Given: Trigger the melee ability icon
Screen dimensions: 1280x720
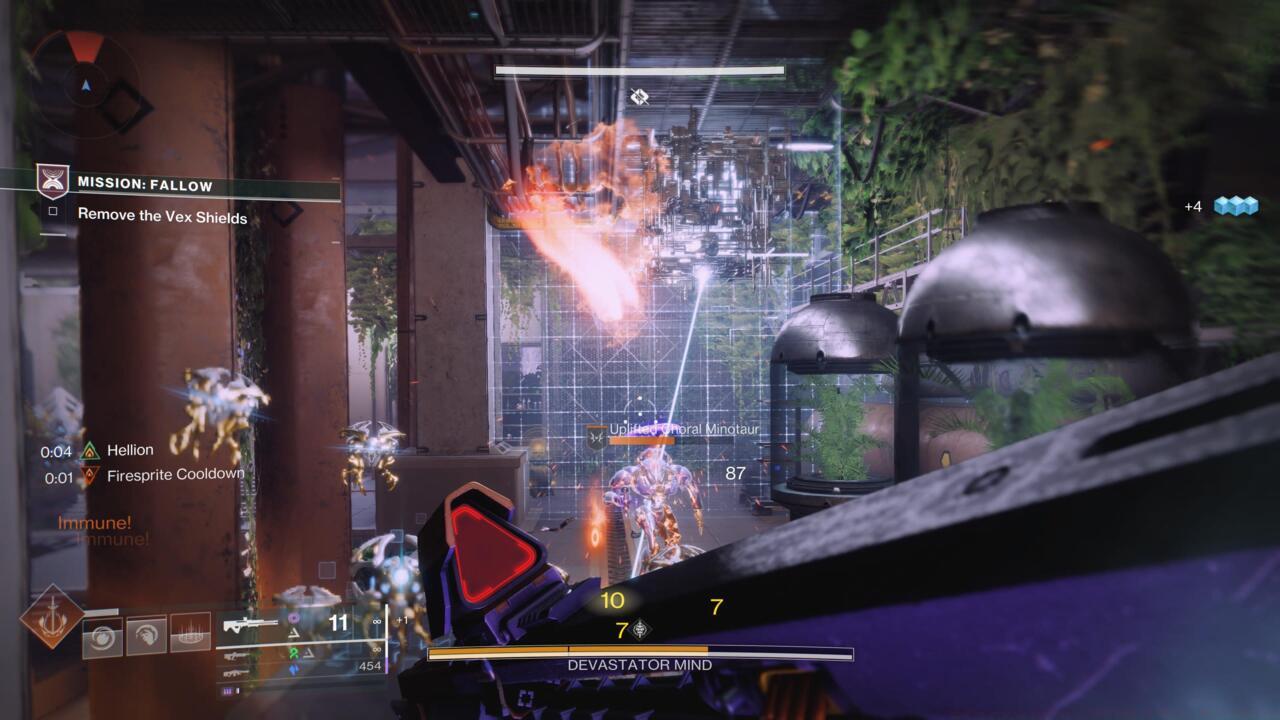Looking at the screenshot, I should click(146, 634).
